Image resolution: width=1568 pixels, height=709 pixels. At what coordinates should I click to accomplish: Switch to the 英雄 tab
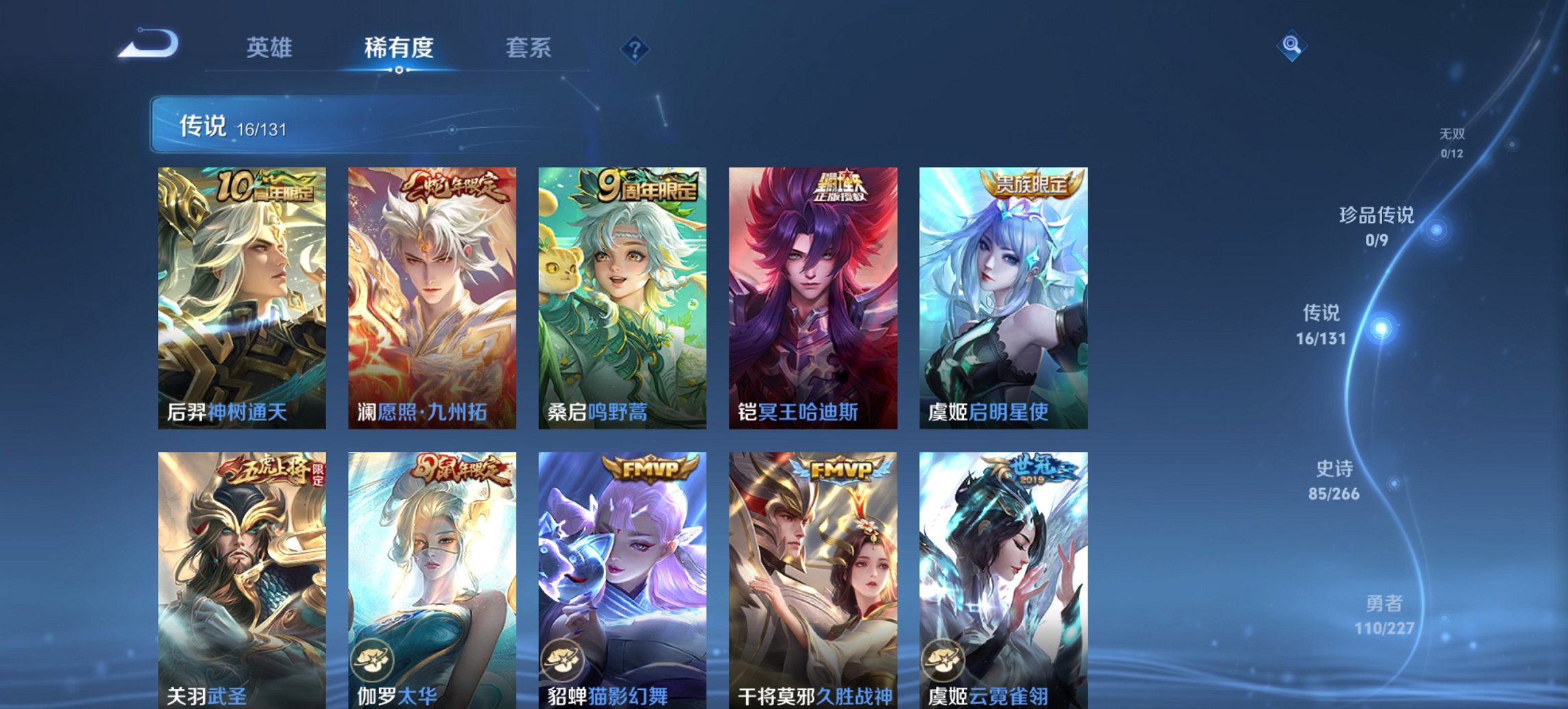[x=272, y=48]
